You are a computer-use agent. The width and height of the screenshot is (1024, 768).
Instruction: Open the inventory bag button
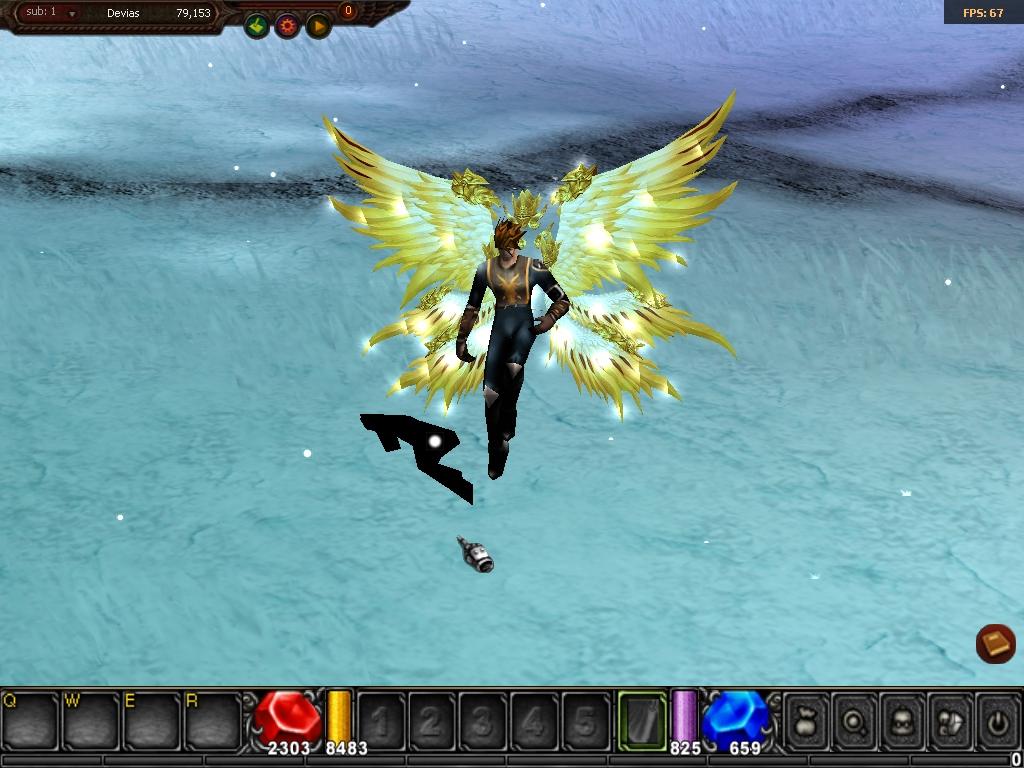(806, 720)
